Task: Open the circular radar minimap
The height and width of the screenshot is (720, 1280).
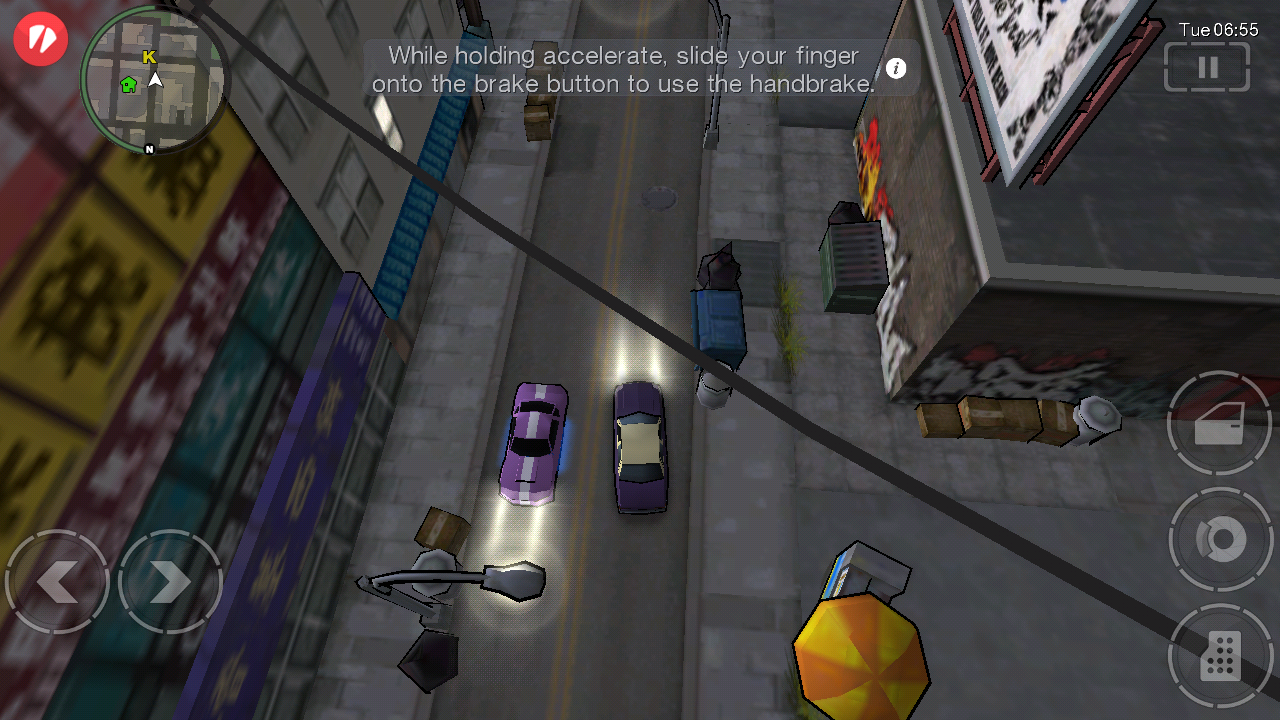Action: pyautogui.click(x=153, y=82)
